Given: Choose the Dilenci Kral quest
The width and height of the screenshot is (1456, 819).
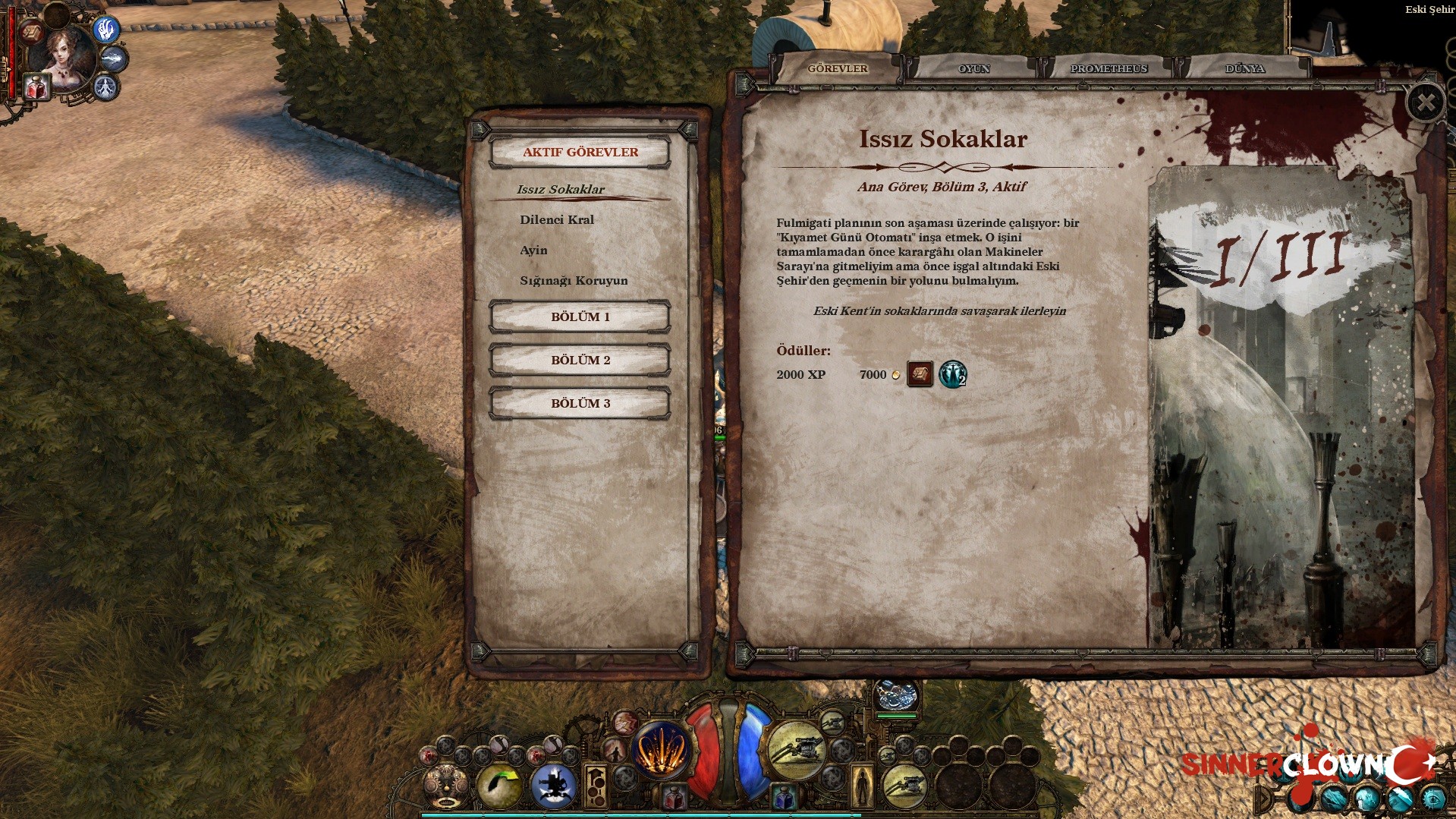Looking at the screenshot, I should coord(557,220).
